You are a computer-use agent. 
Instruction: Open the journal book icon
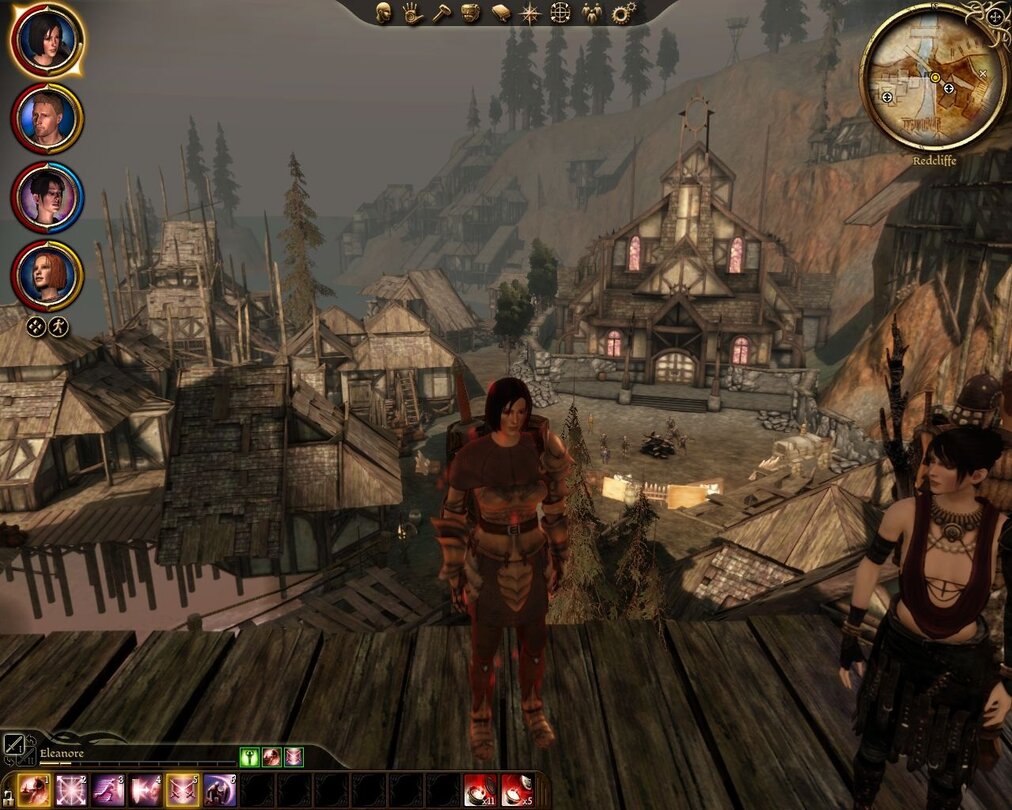[x=501, y=13]
